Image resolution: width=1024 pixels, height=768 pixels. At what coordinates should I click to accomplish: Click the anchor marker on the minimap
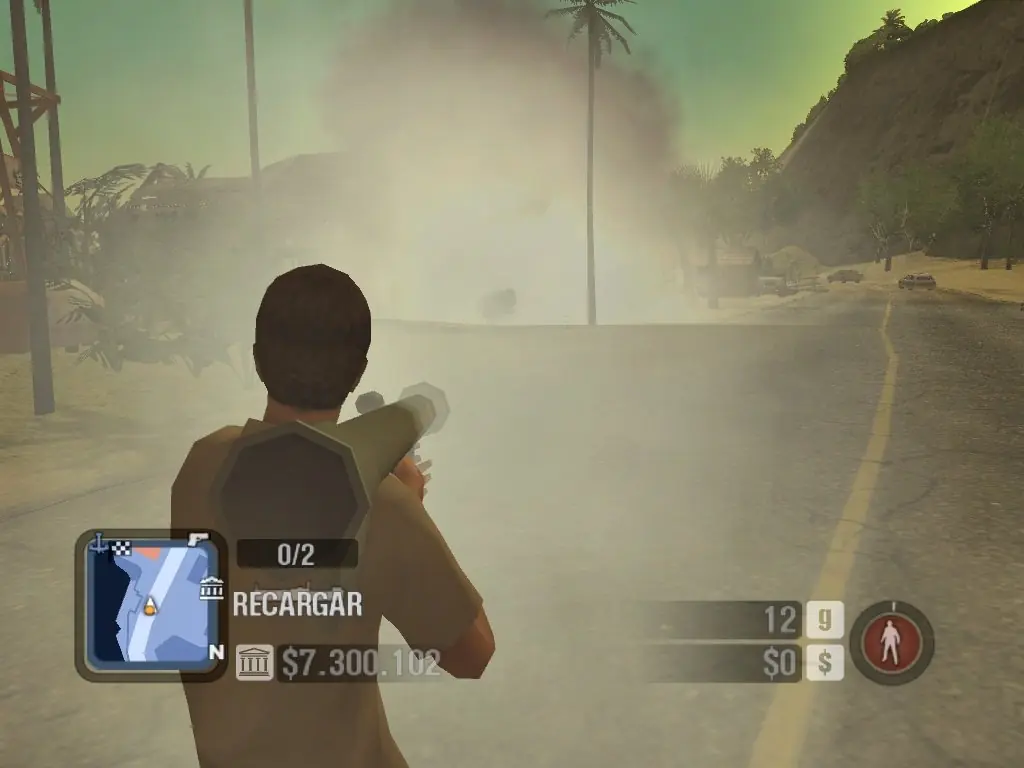point(99,544)
